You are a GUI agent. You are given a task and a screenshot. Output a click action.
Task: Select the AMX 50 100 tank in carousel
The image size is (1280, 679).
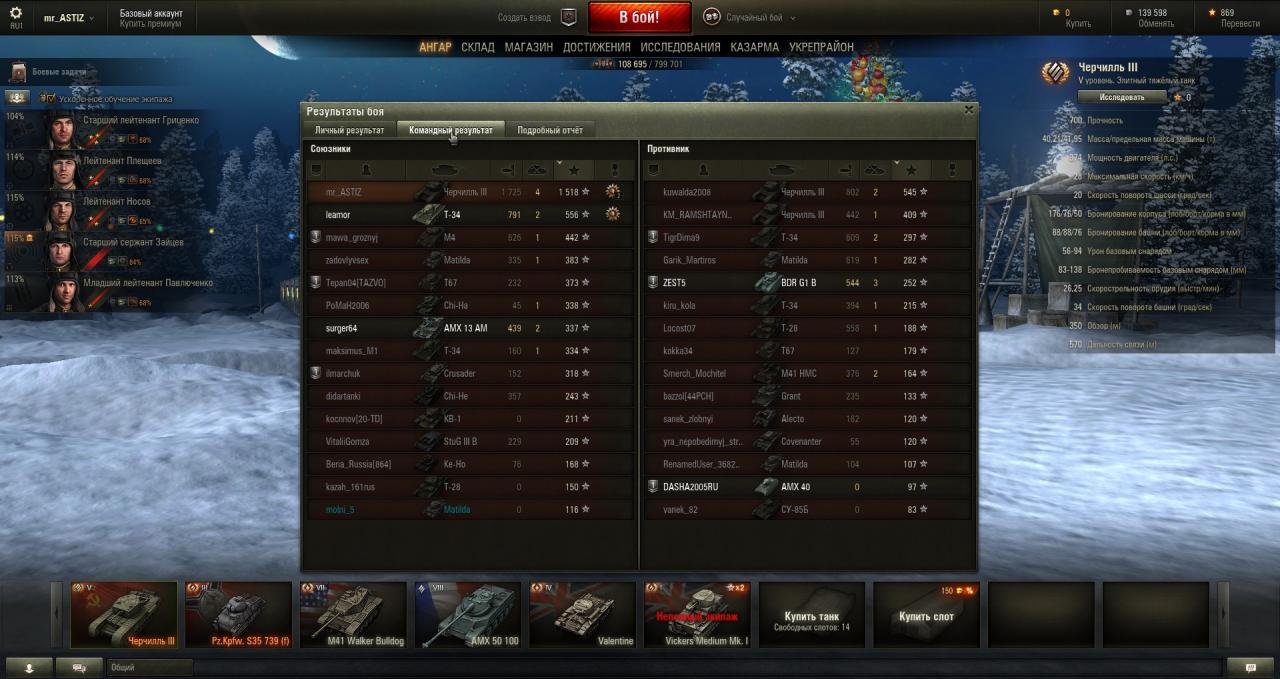click(x=468, y=615)
